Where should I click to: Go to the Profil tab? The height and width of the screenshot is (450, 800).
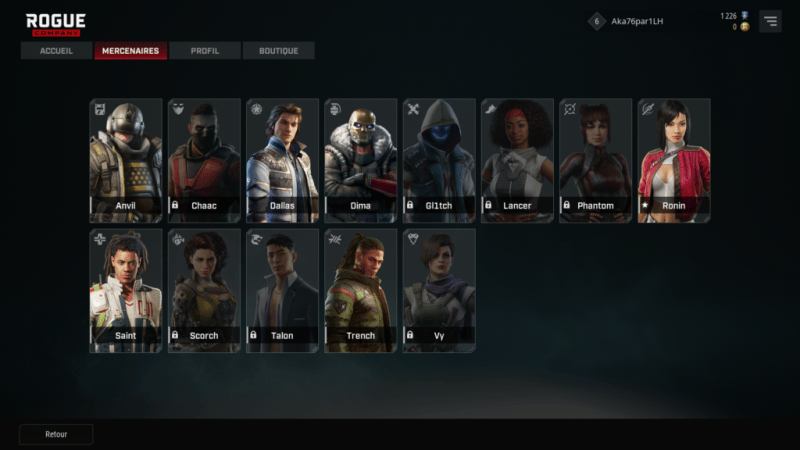pos(205,51)
